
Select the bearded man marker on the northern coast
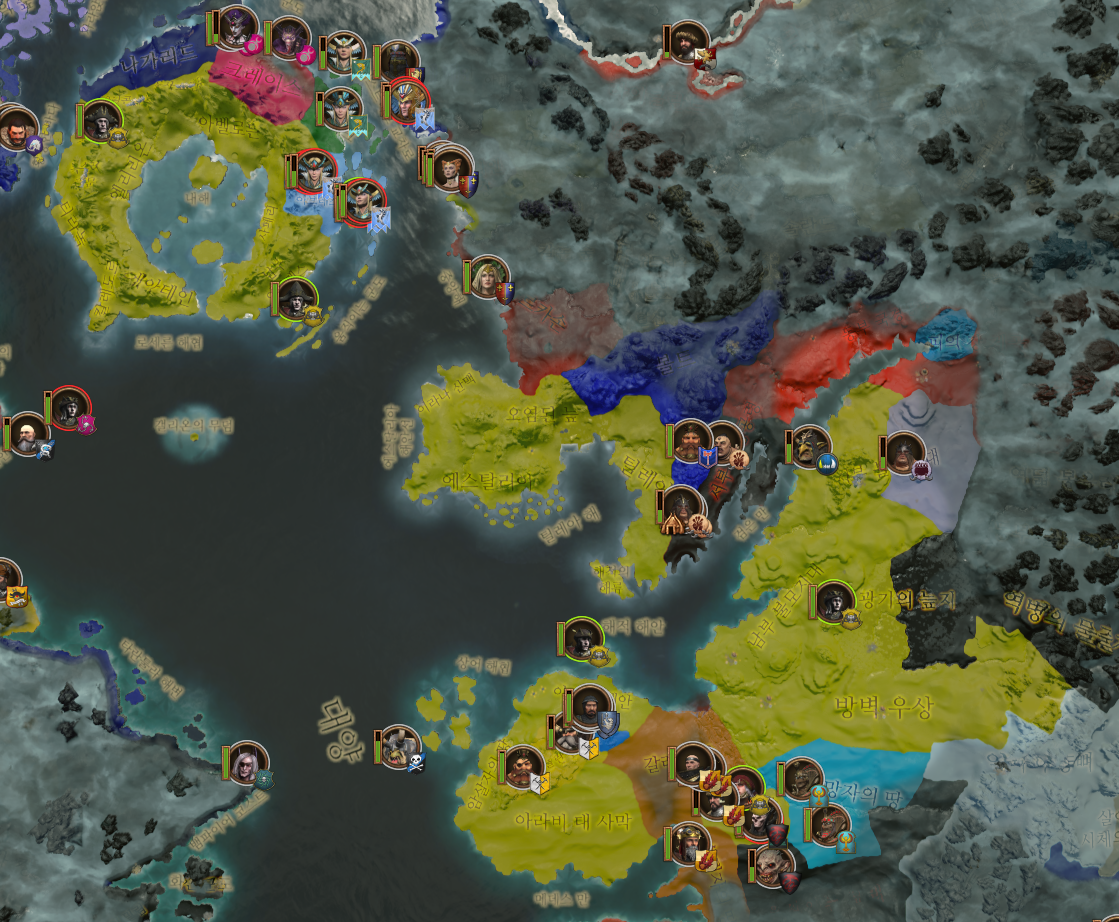[x=689, y=42]
